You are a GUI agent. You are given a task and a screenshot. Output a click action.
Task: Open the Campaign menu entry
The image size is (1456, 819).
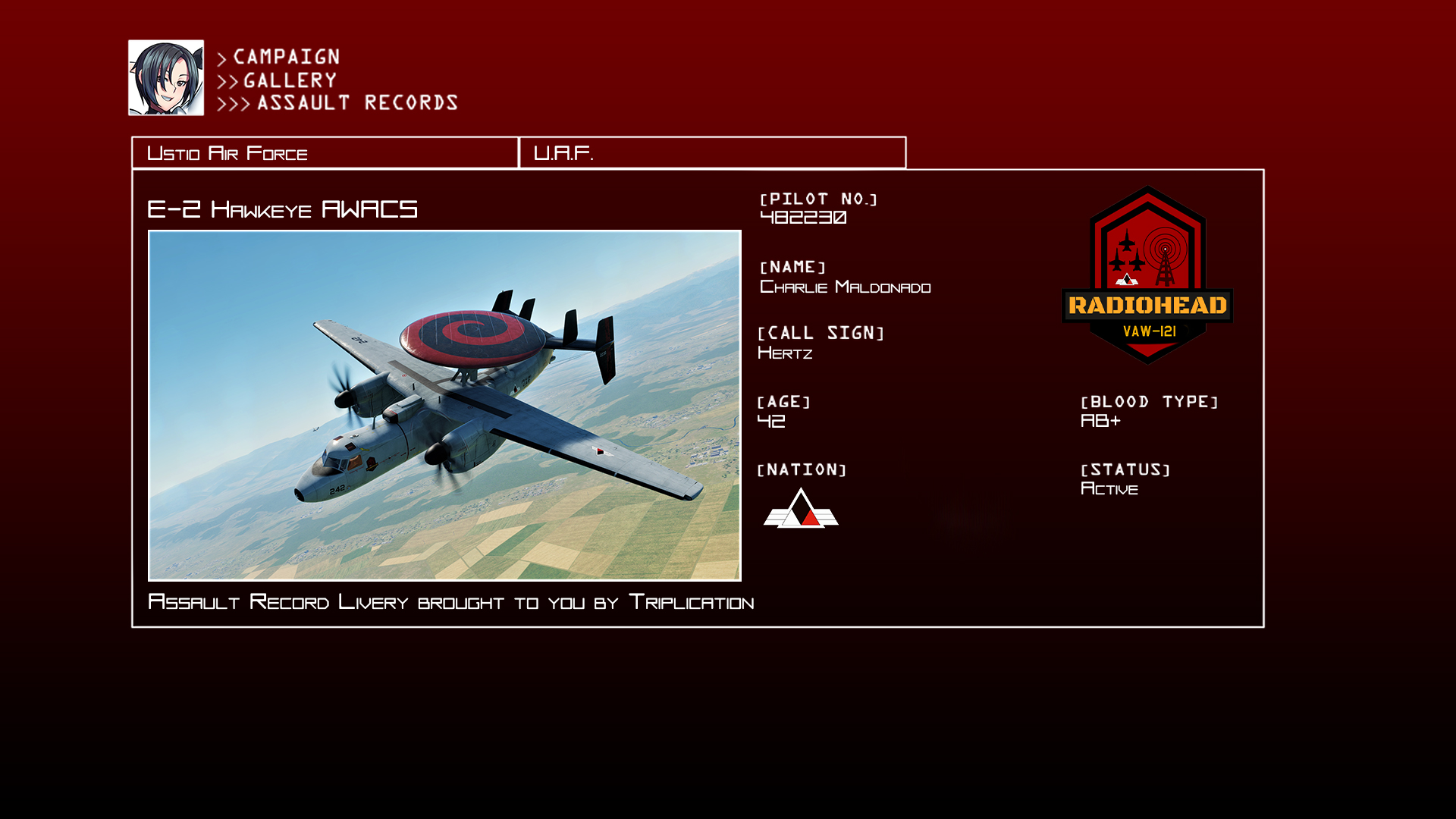[x=286, y=58]
